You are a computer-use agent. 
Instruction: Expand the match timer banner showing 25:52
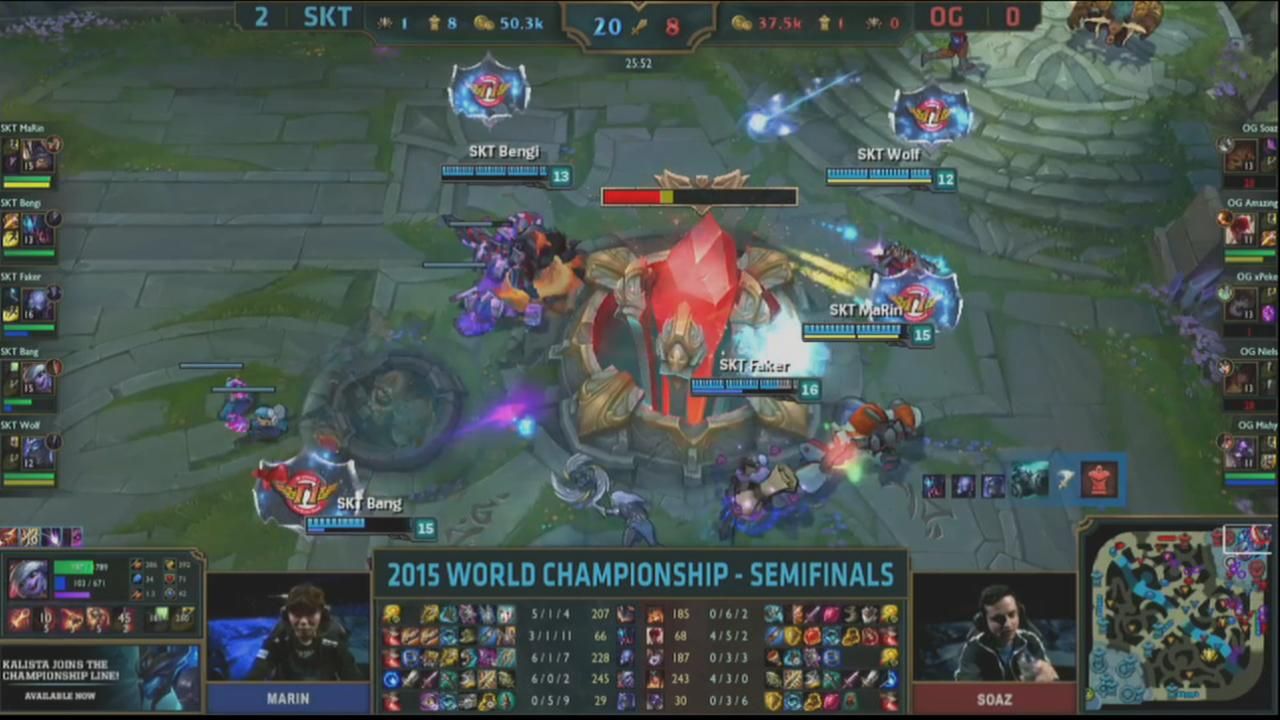640,63
